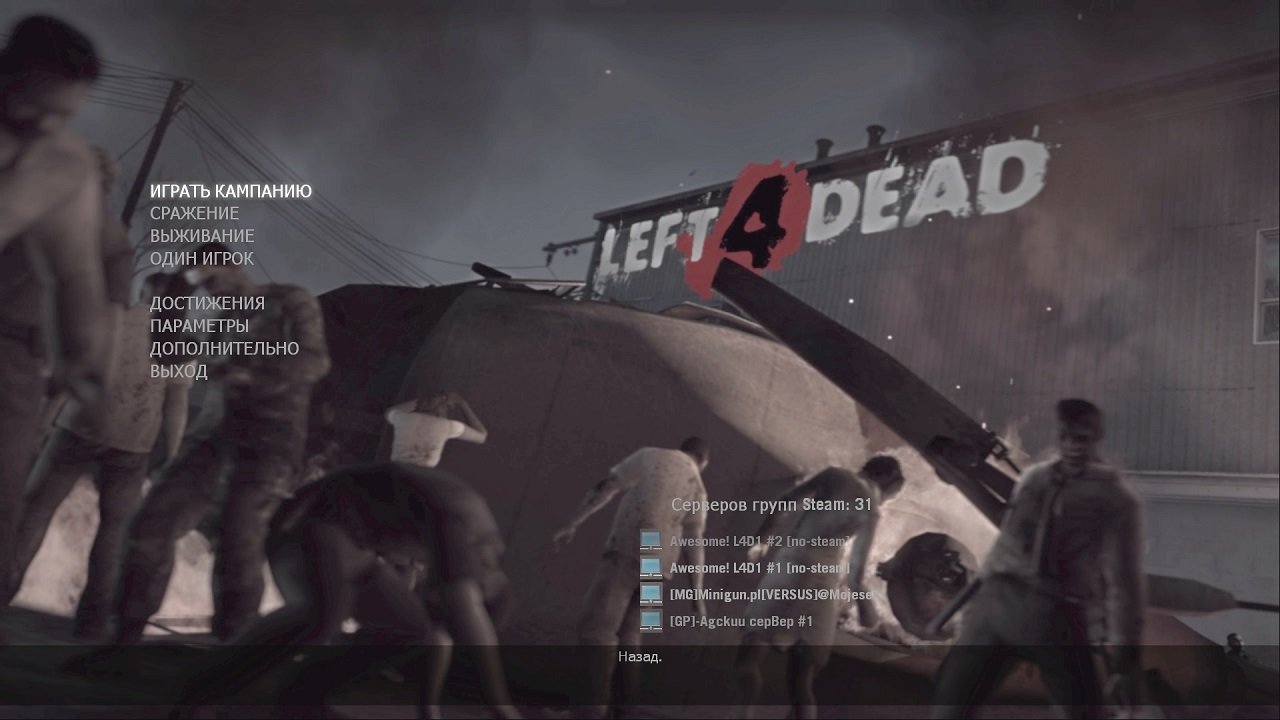
Task: Open ПАРАМЕТРЫ options menu
Action: pos(200,325)
